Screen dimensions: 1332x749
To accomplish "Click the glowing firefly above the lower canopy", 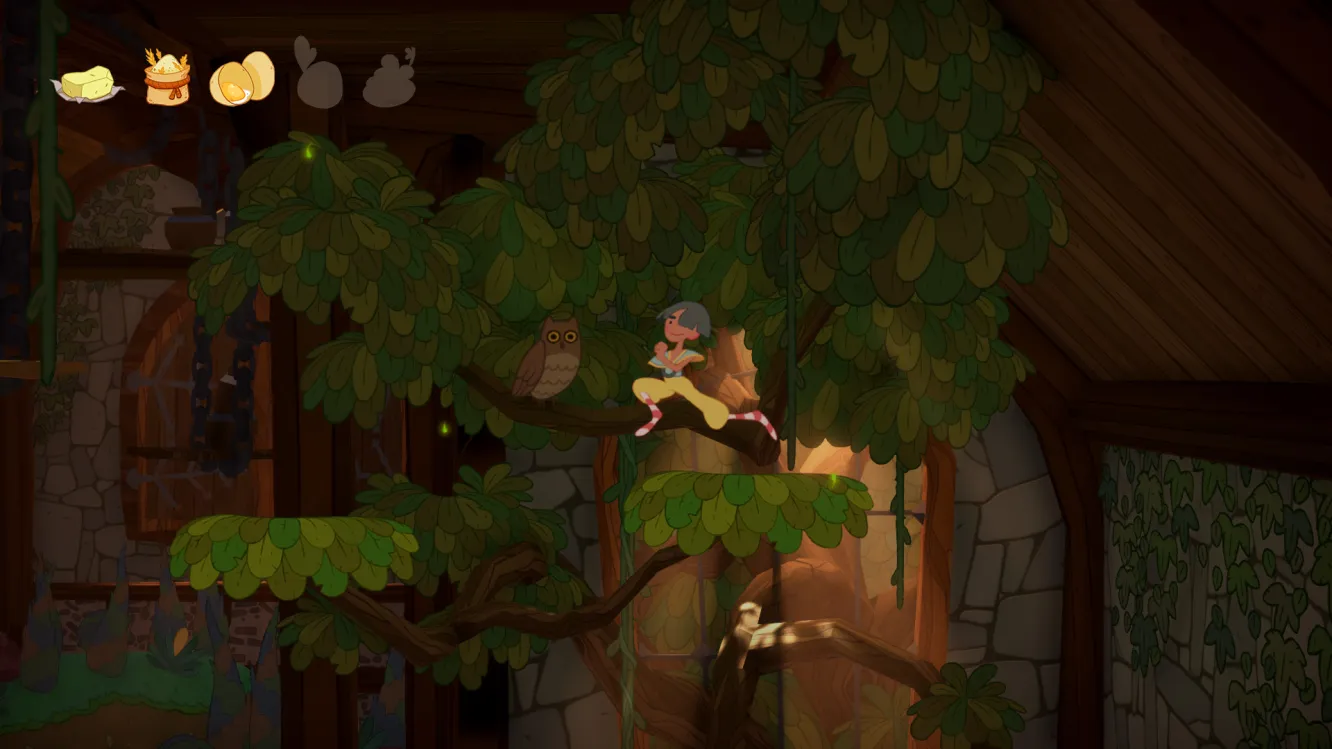I will (833, 480).
